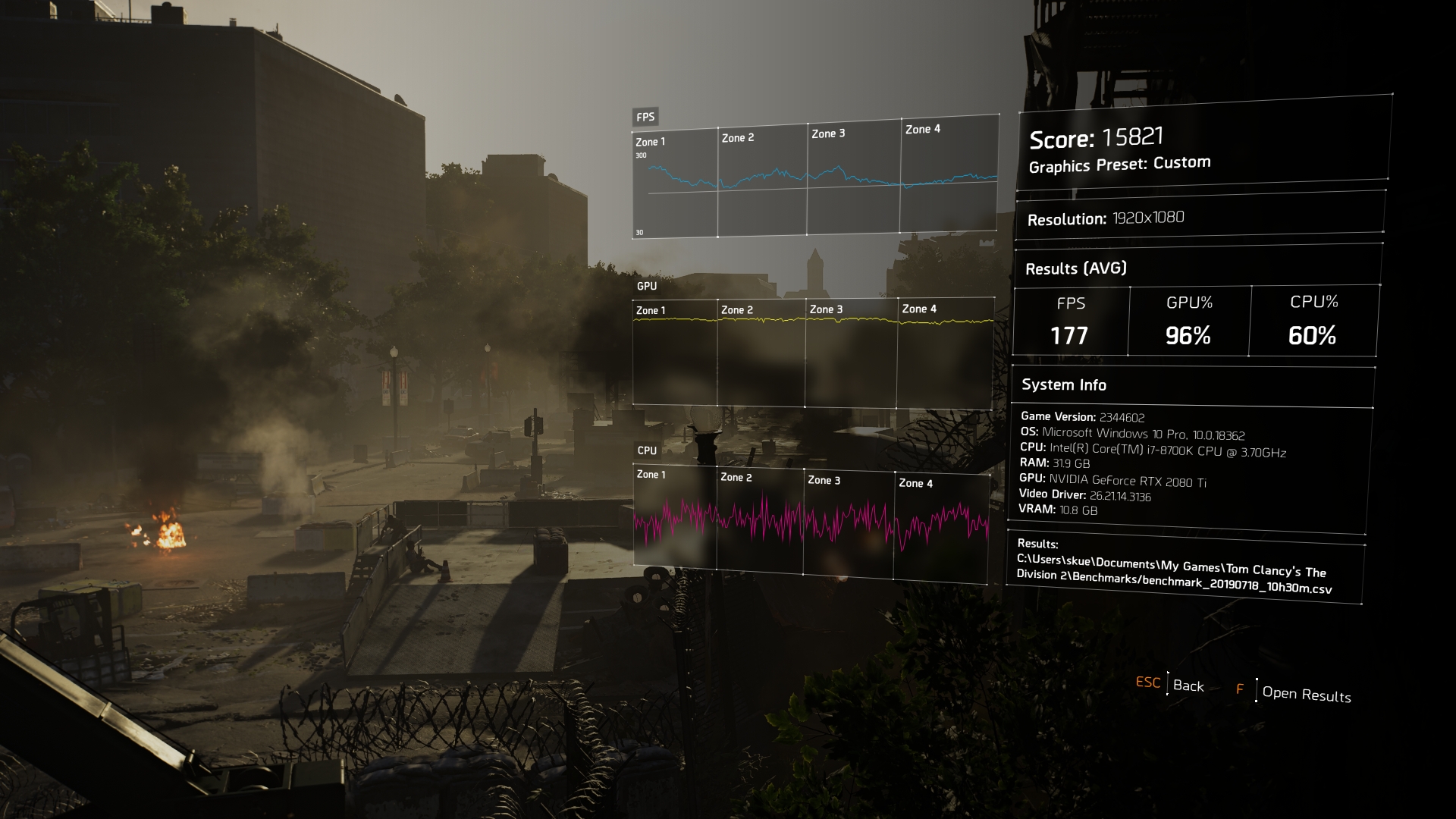
Task: Expand the Results (AVG) section
Action: click(x=1076, y=268)
